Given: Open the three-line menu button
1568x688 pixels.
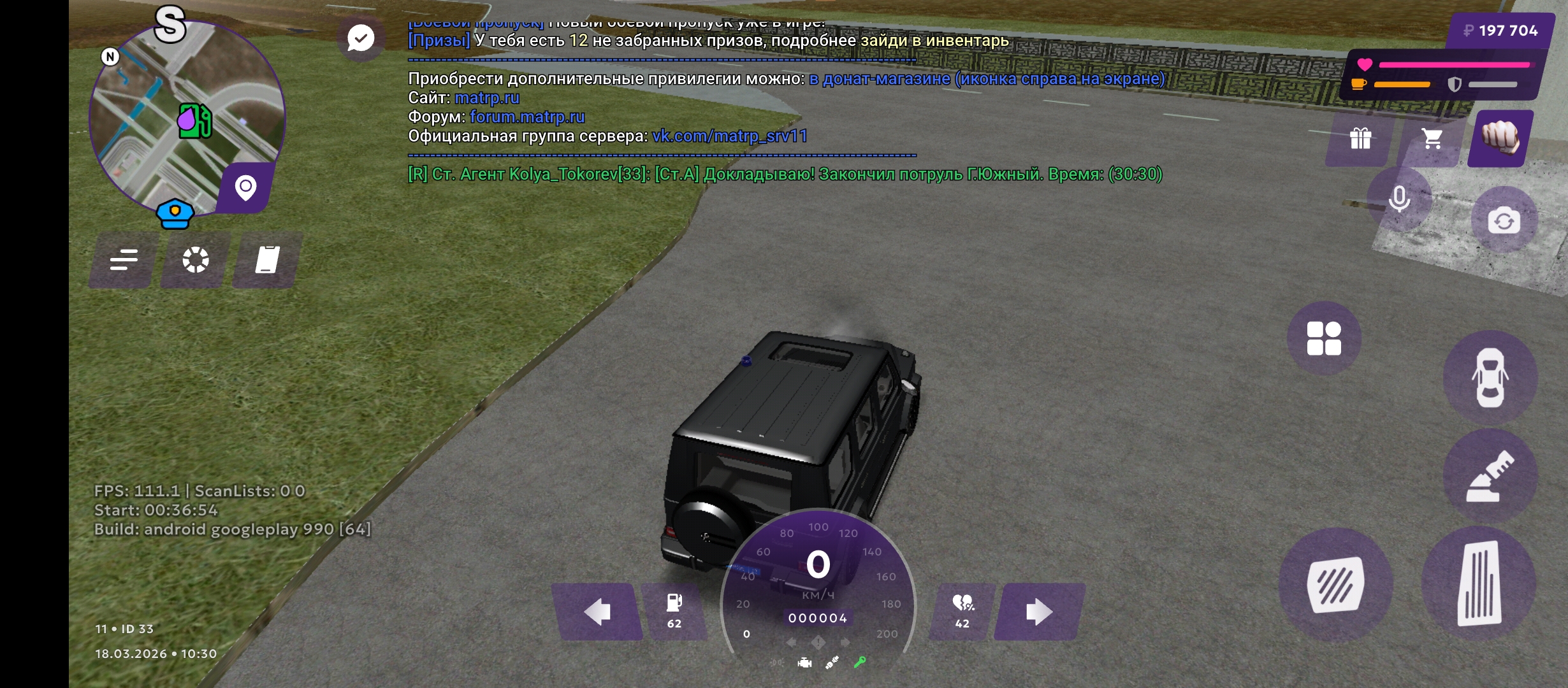Looking at the screenshot, I should tap(124, 260).
